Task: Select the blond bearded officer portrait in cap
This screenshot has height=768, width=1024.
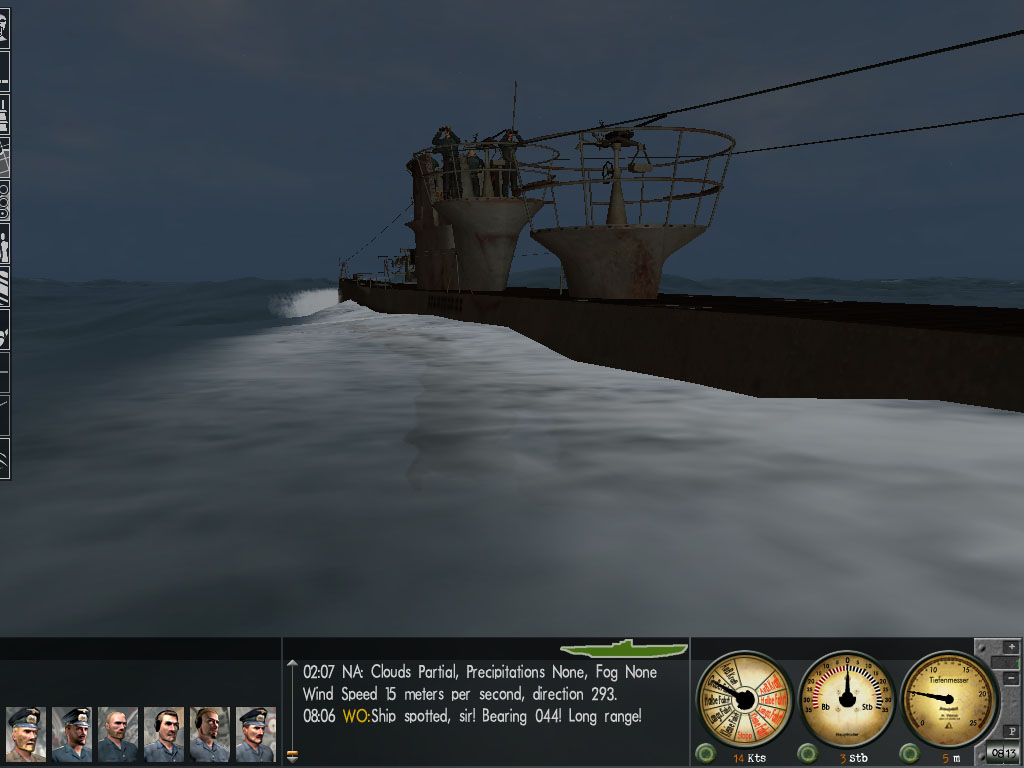Action: coord(26,734)
